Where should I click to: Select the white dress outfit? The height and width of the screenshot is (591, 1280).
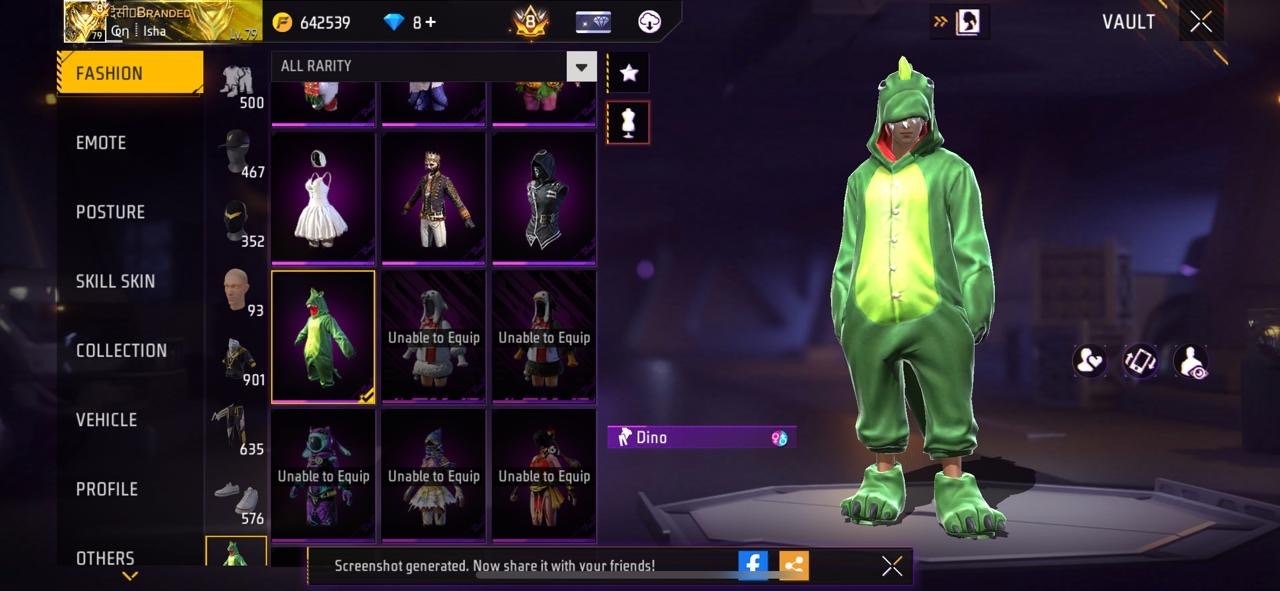point(323,198)
